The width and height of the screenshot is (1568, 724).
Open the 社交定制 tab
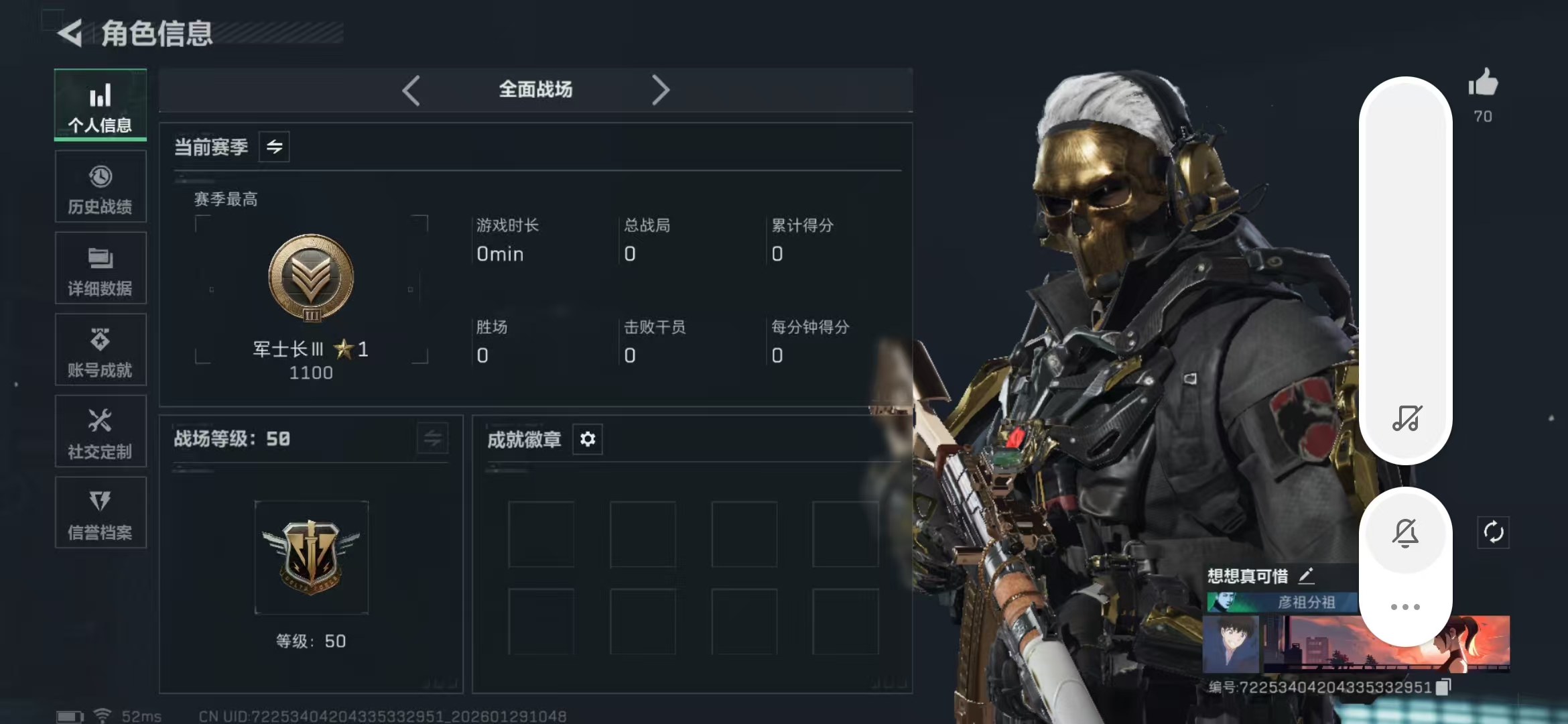pos(101,432)
